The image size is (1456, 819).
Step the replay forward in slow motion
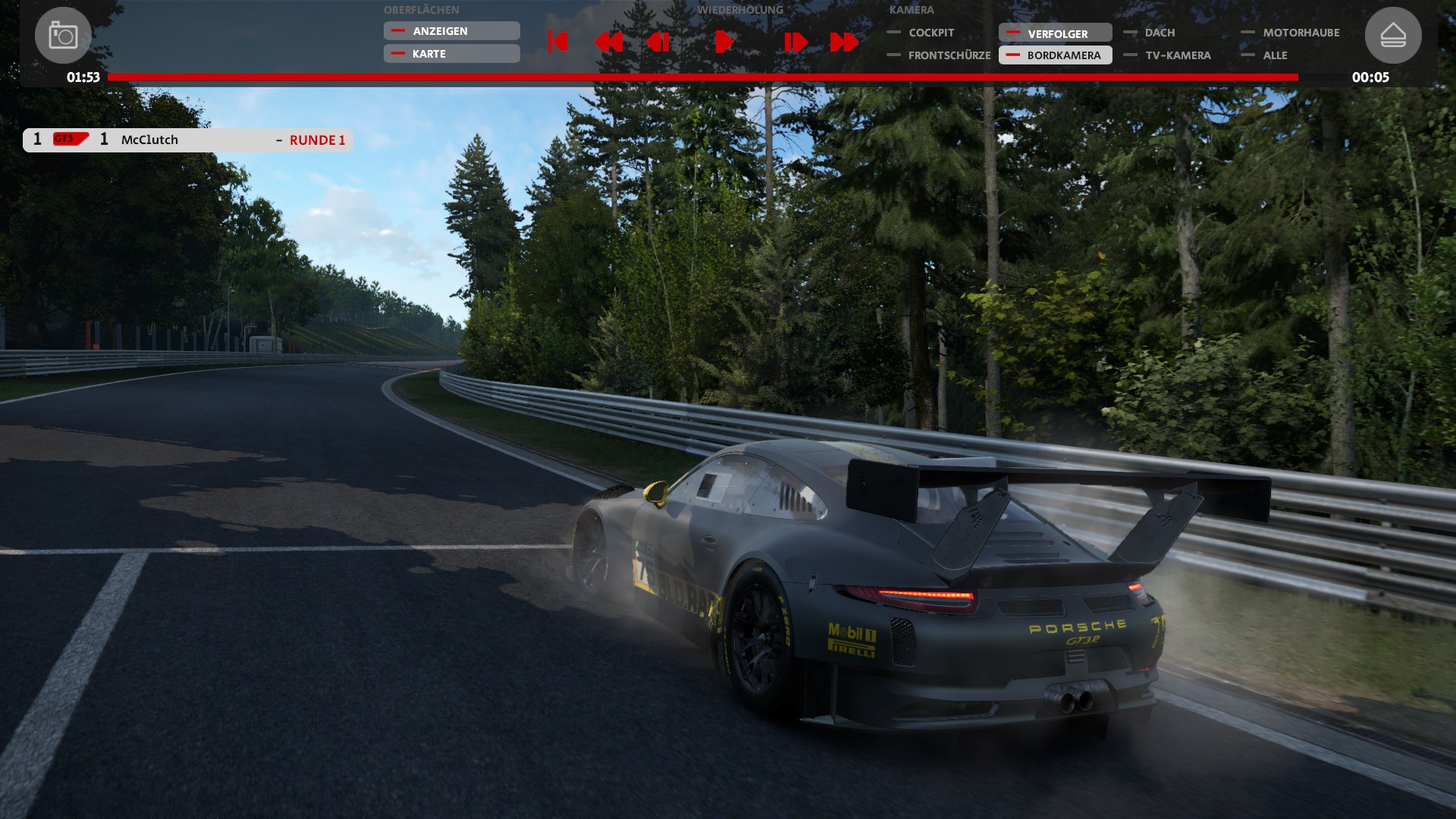(x=795, y=42)
